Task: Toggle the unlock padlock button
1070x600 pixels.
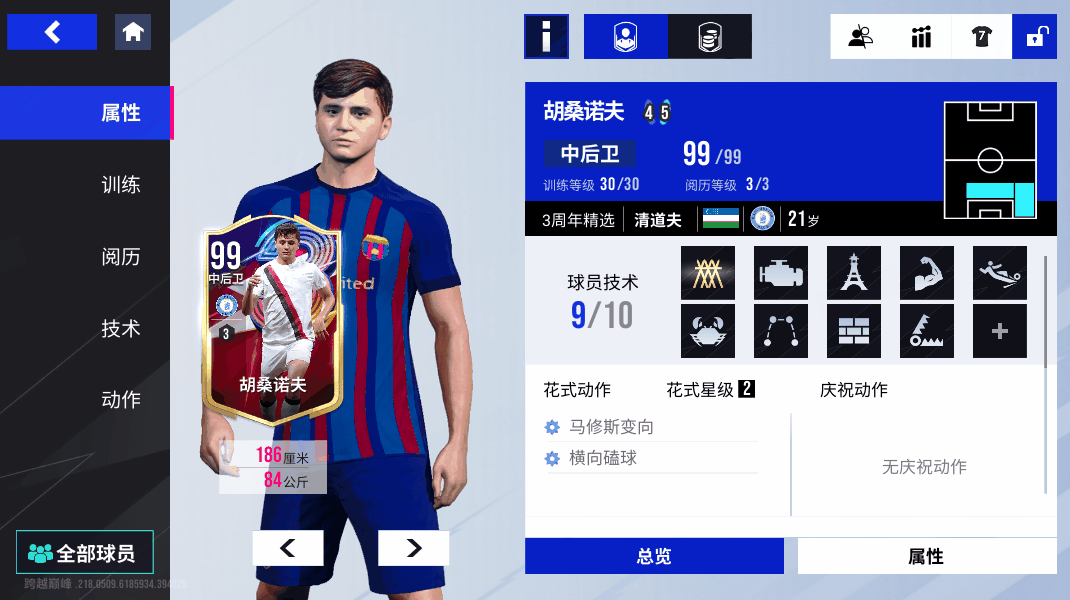Action: tap(1034, 37)
